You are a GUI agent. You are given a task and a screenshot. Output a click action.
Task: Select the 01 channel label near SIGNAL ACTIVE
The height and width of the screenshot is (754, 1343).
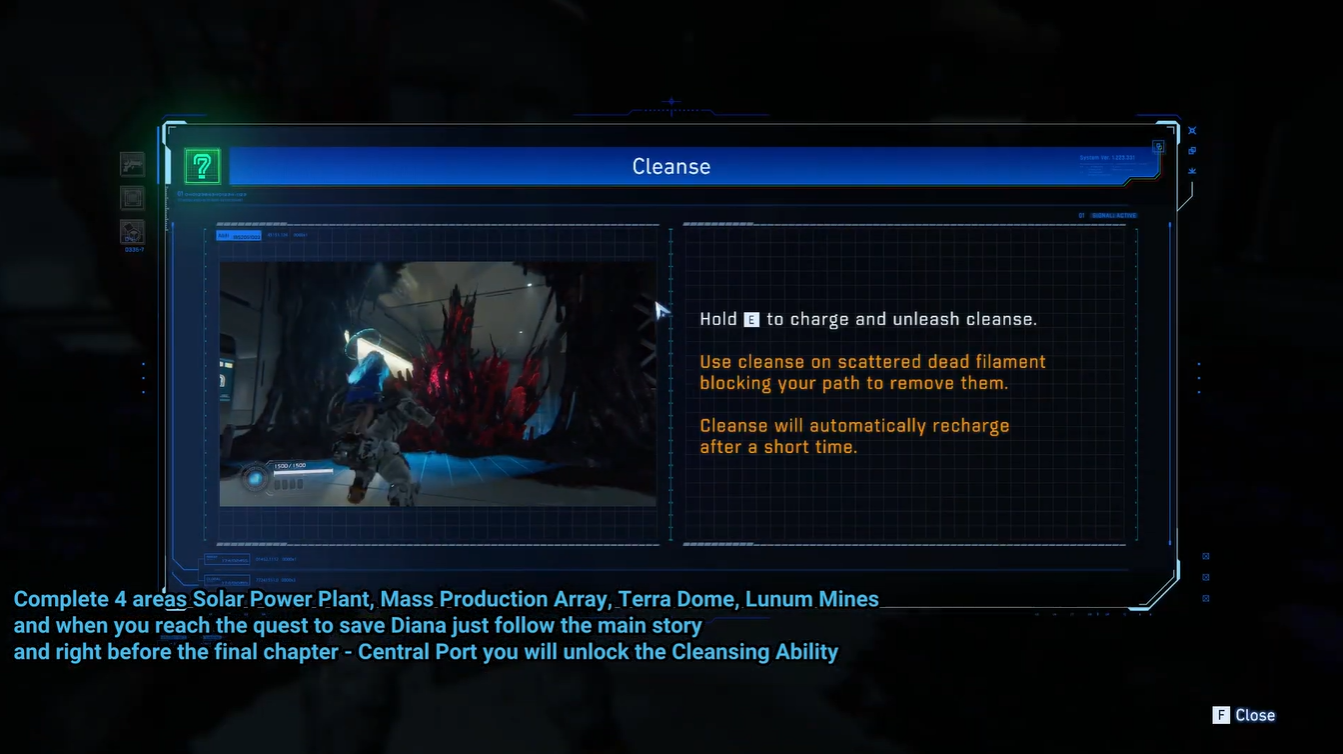pyautogui.click(x=1081, y=215)
